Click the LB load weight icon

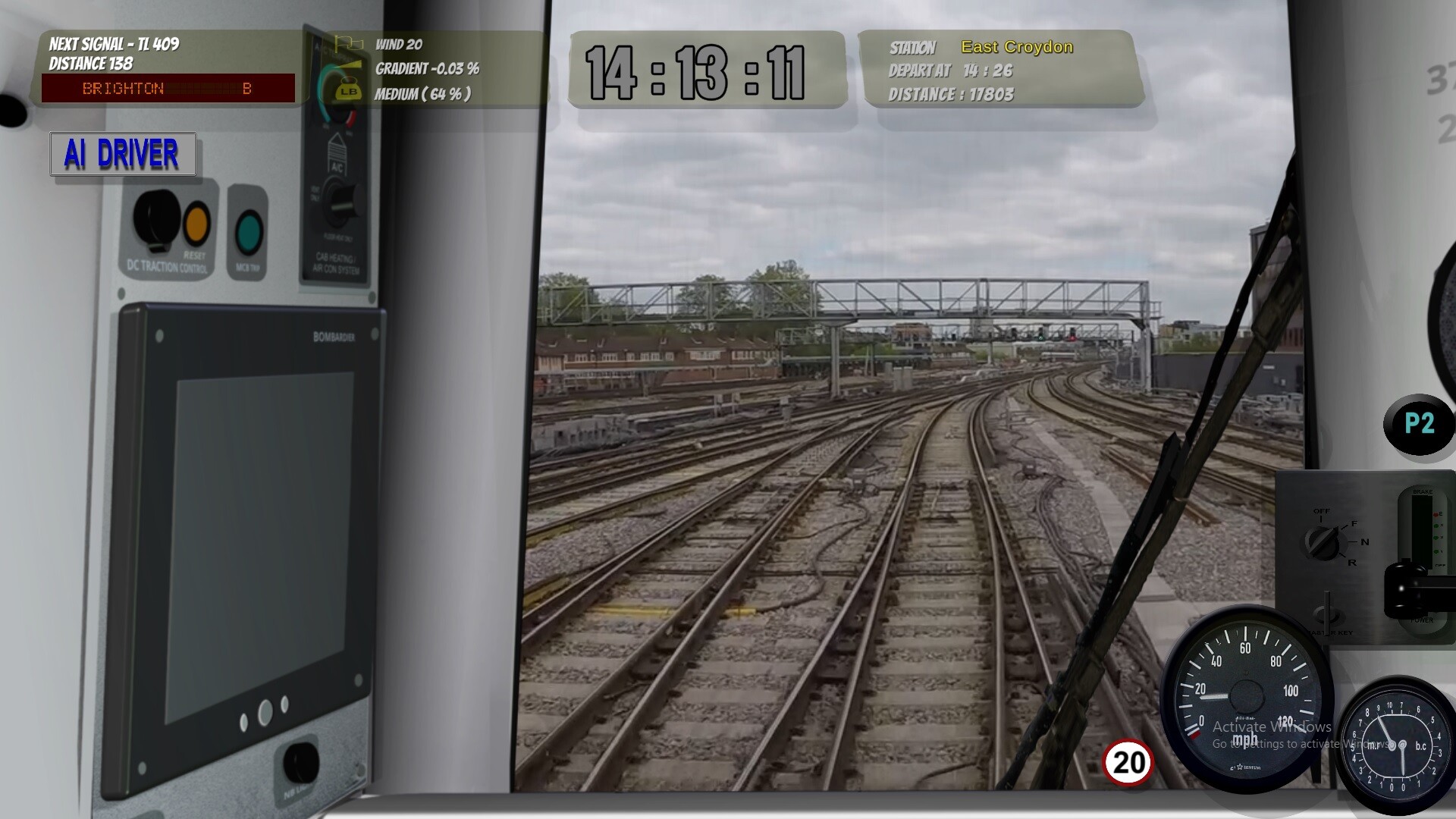(x=349, y=91)
